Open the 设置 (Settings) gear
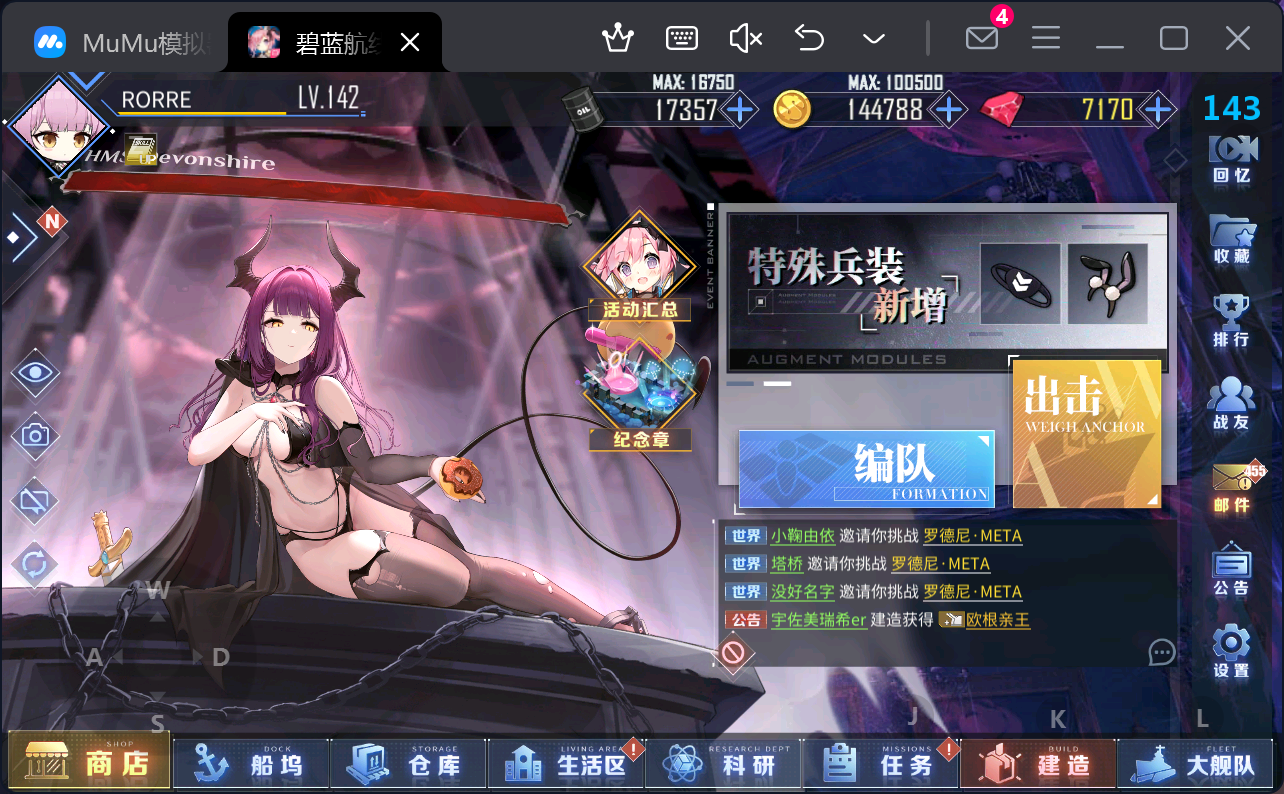Image resolution: width=1284 pixels, height=794 pixels. coord(1232,650)
